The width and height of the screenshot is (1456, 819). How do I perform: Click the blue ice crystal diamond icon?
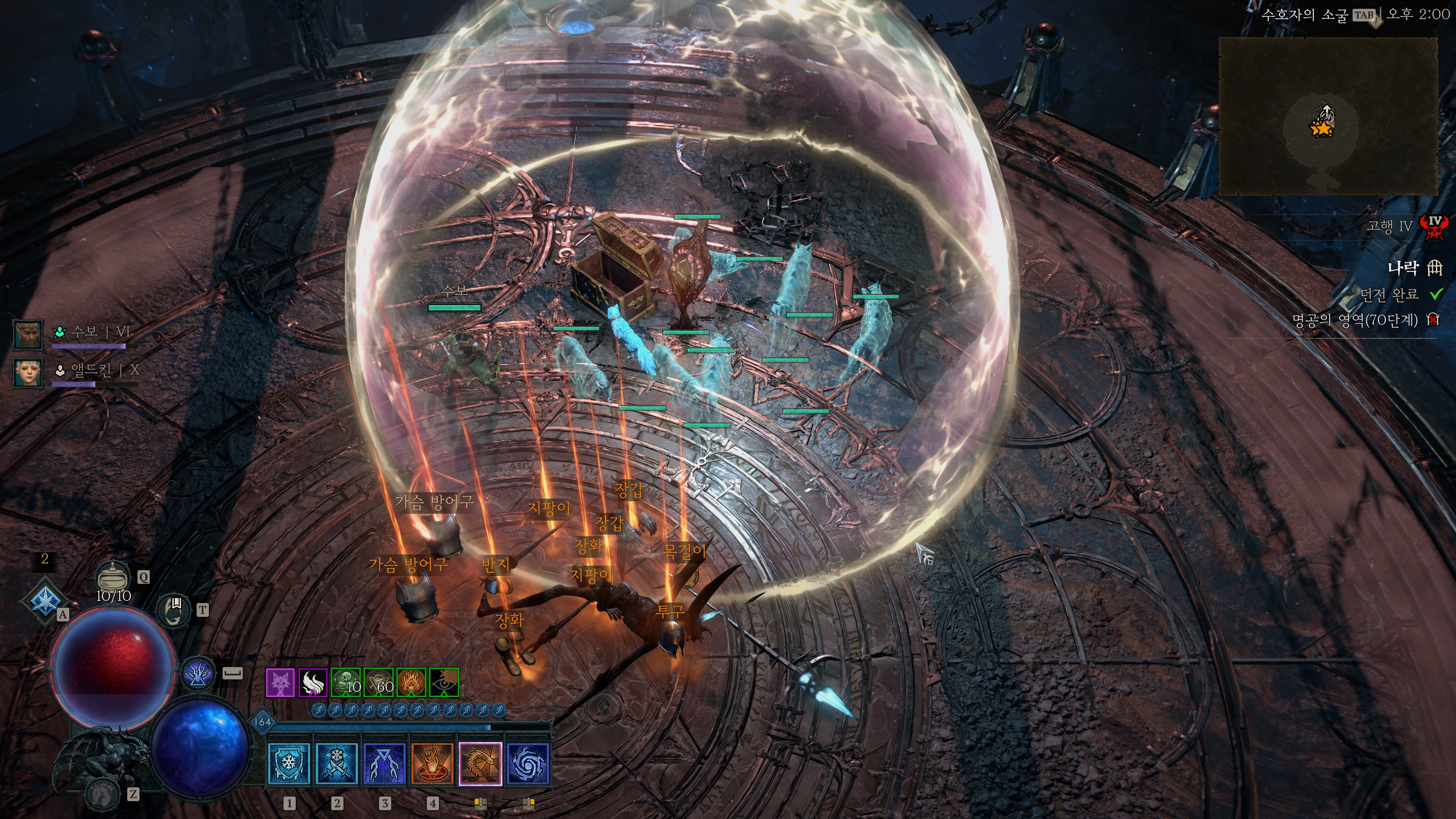coord(44,600)
